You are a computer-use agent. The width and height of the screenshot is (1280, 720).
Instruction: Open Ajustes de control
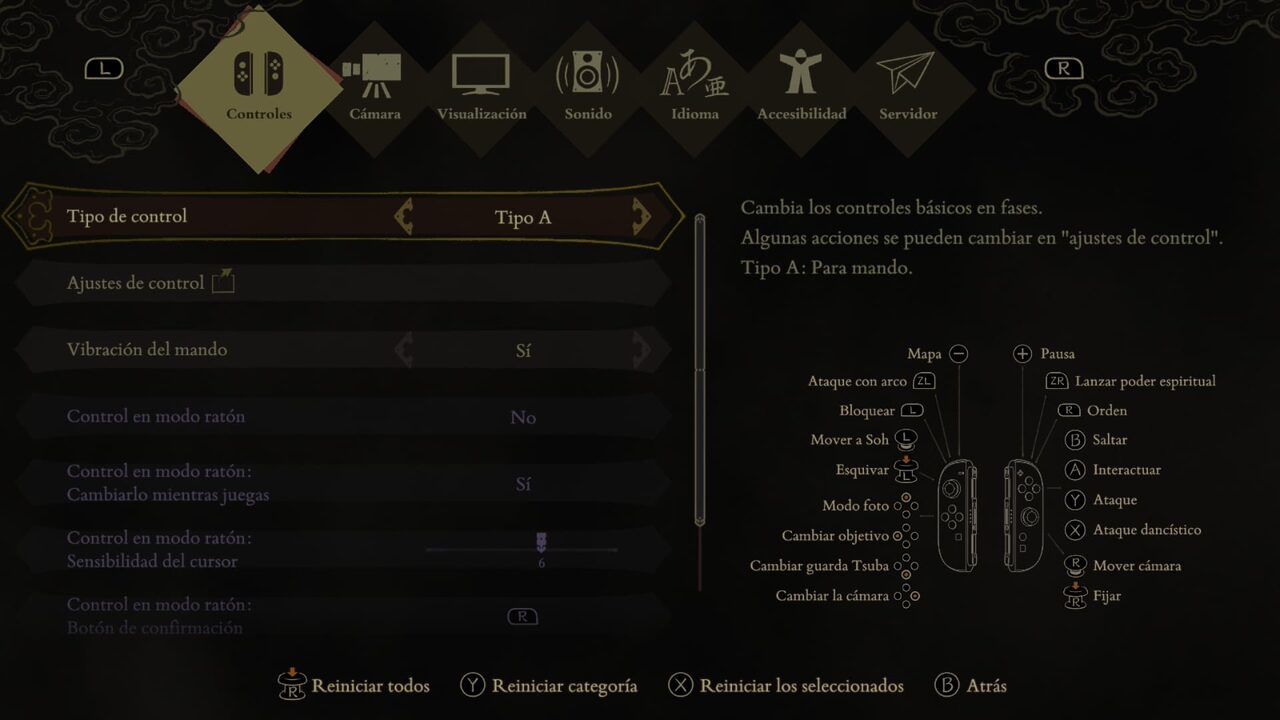pyautogui.click(x=150, y=283)
